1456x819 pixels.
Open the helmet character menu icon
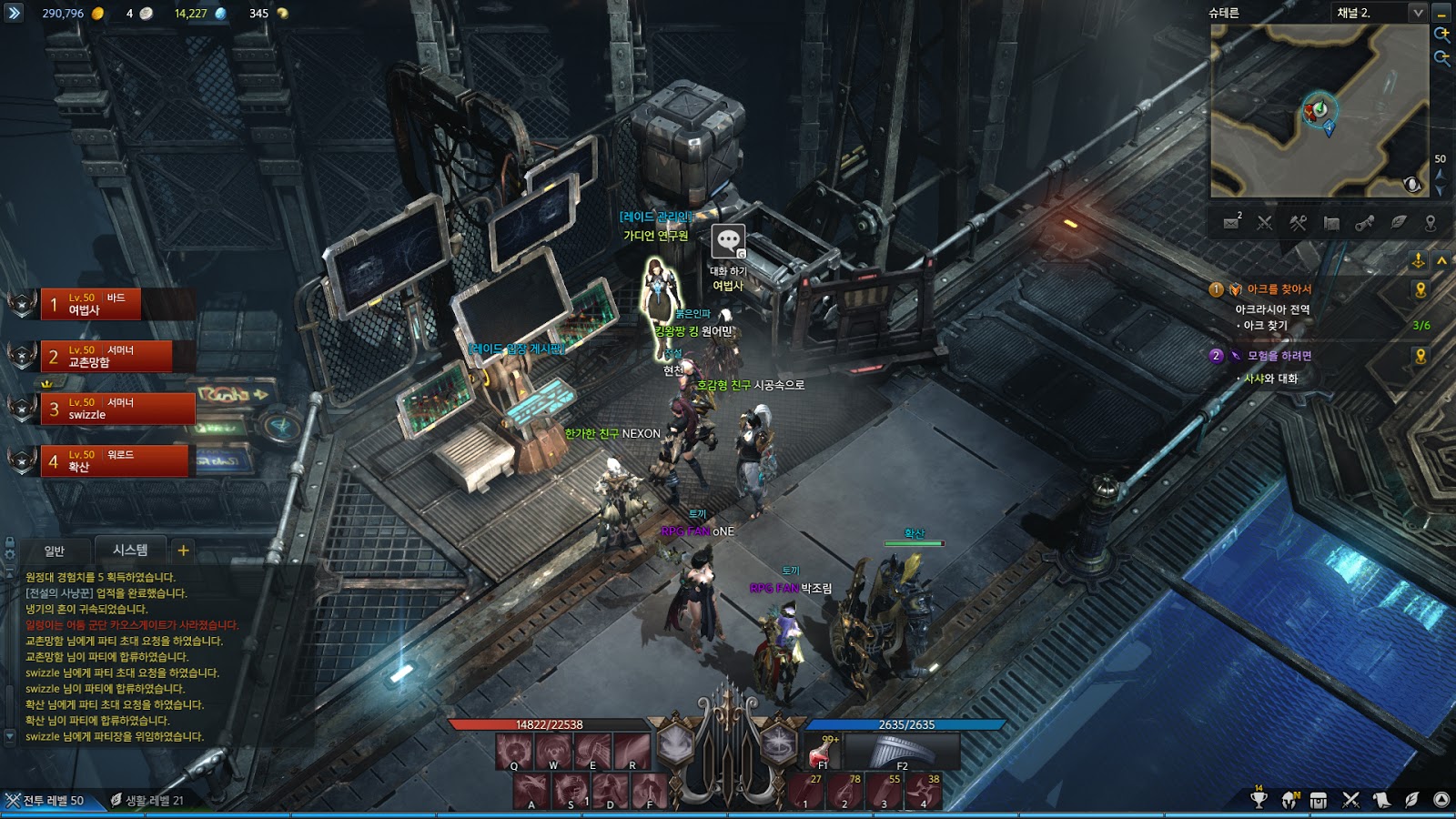pyautogui.click(x=1289, y=800)
